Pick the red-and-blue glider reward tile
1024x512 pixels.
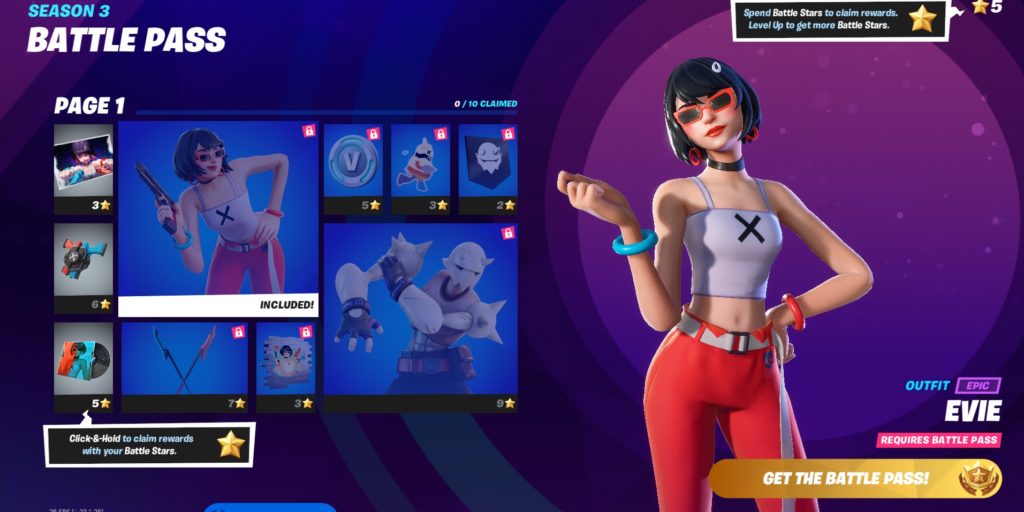(83, 267)
